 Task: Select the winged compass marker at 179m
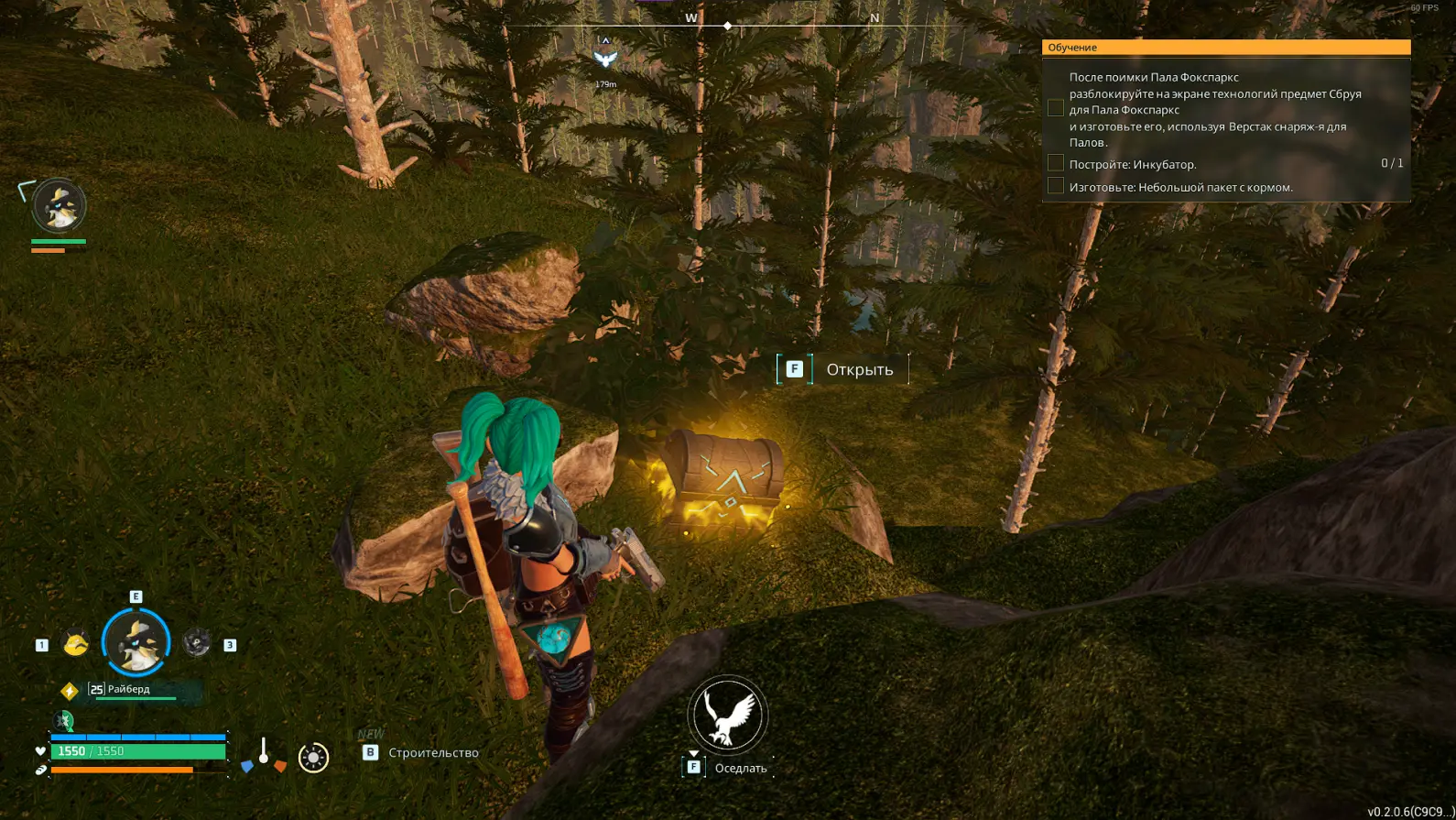605,58
